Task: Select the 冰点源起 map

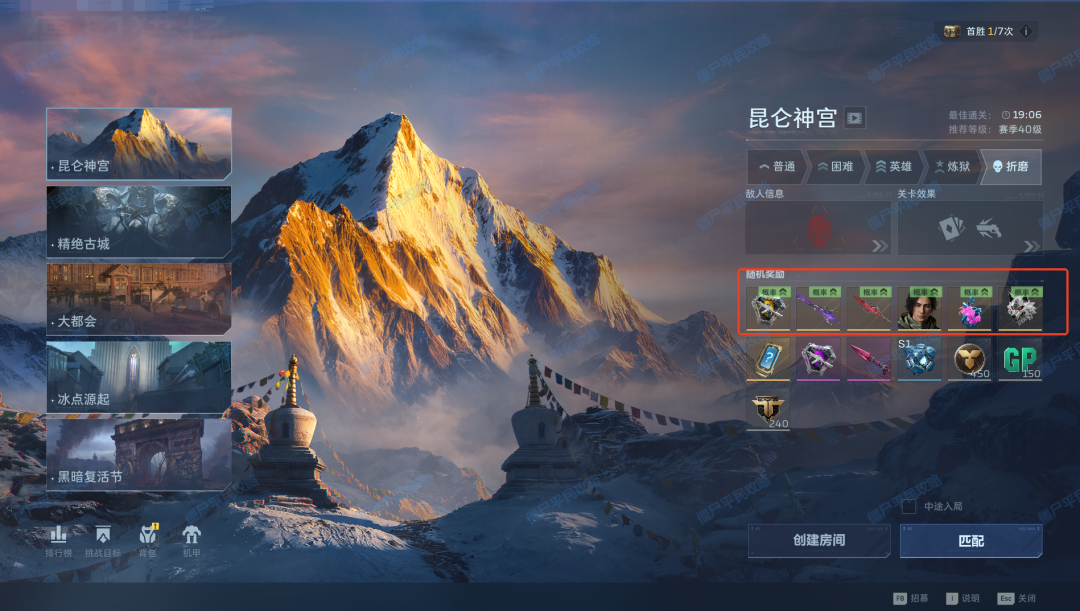Action: (x=139, y=377)
